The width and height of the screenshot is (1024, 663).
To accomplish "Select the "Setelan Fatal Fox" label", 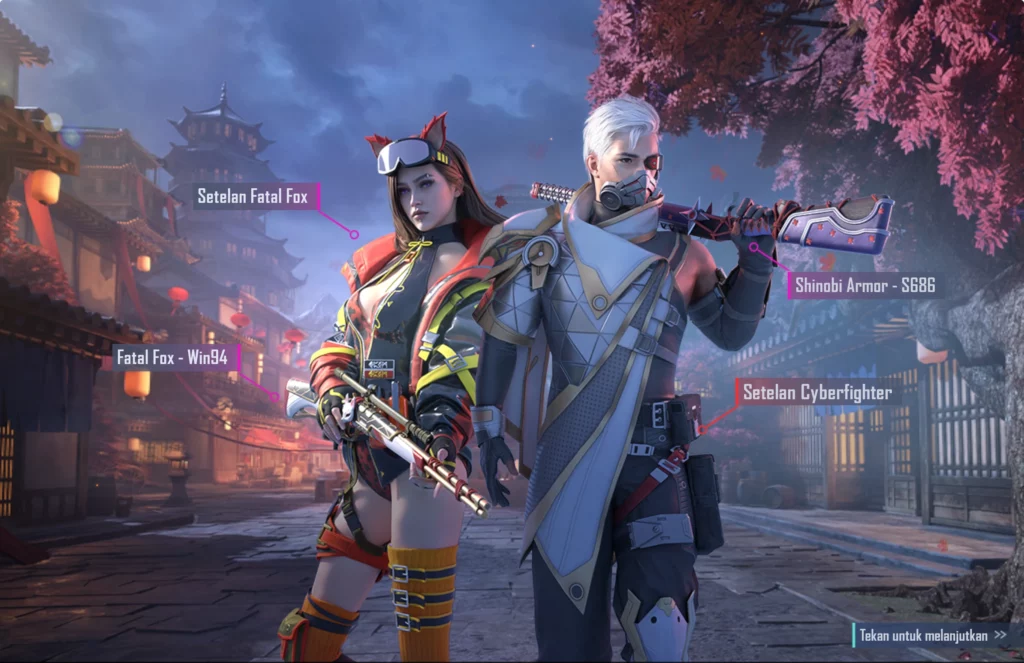I will click(x=253, y=196).
